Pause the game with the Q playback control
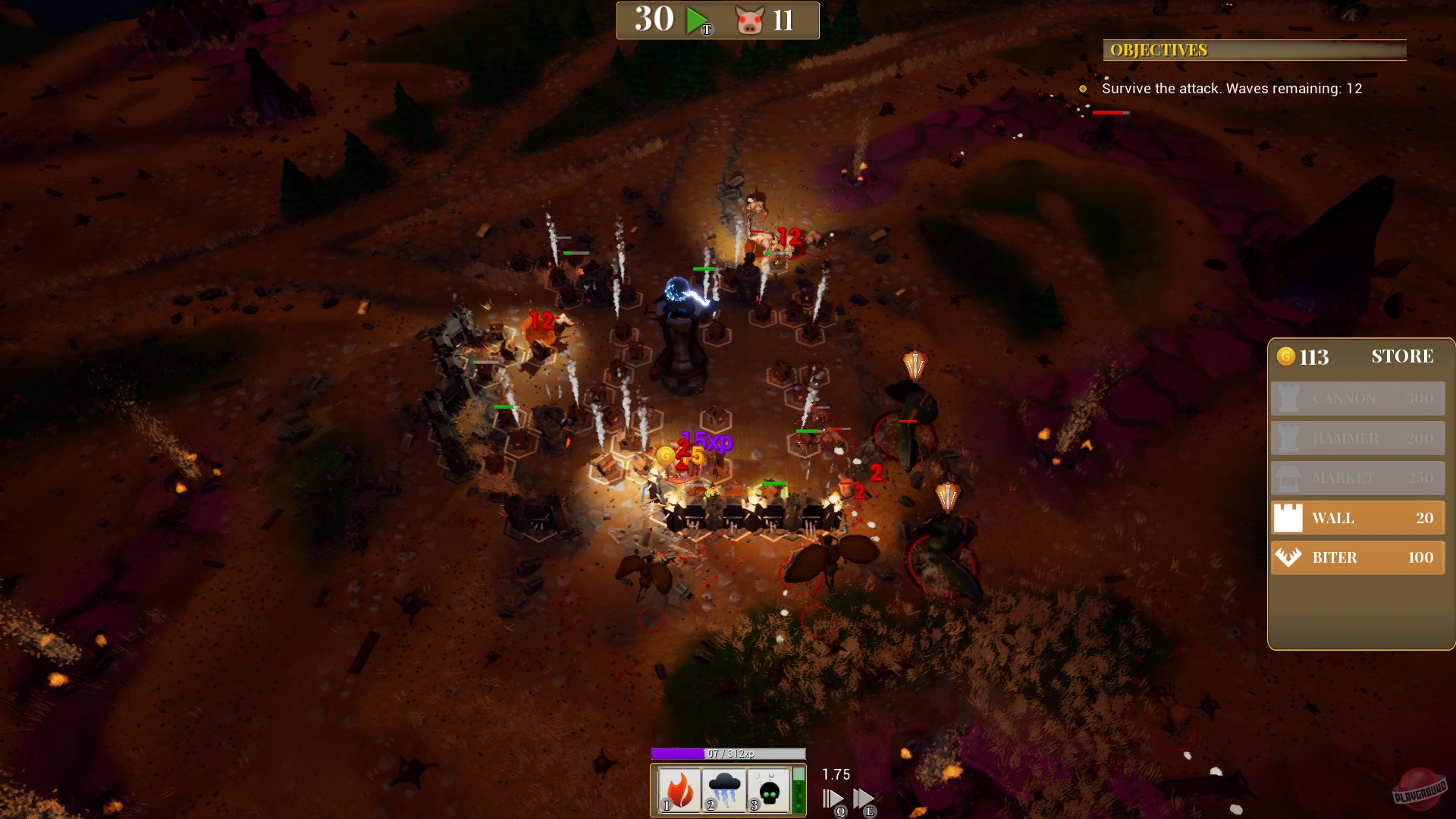Viewport: 1456px width, 819px height. (833, 797)
